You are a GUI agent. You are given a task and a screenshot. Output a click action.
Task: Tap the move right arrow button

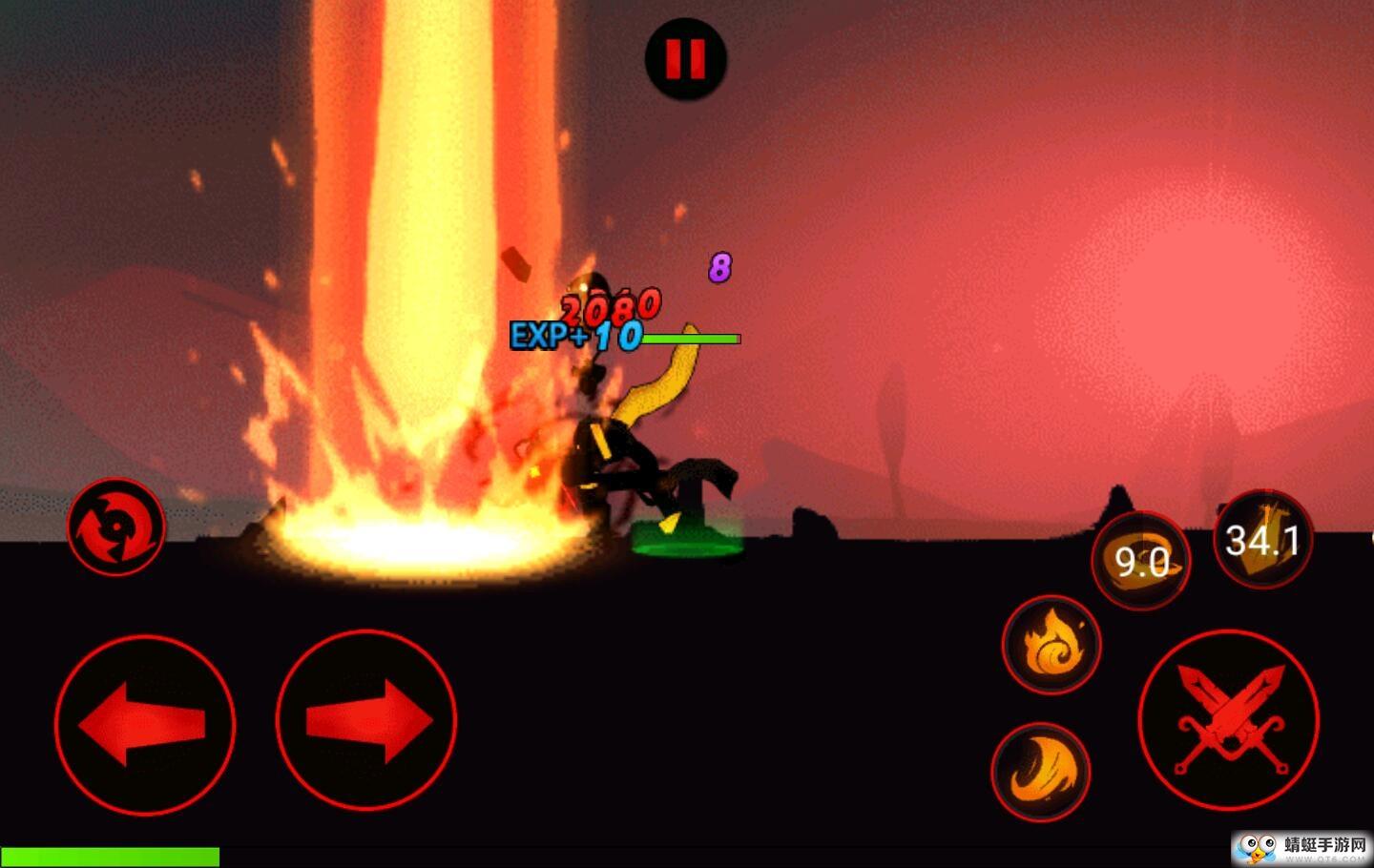pyautogui.click(x=366, y=721)
